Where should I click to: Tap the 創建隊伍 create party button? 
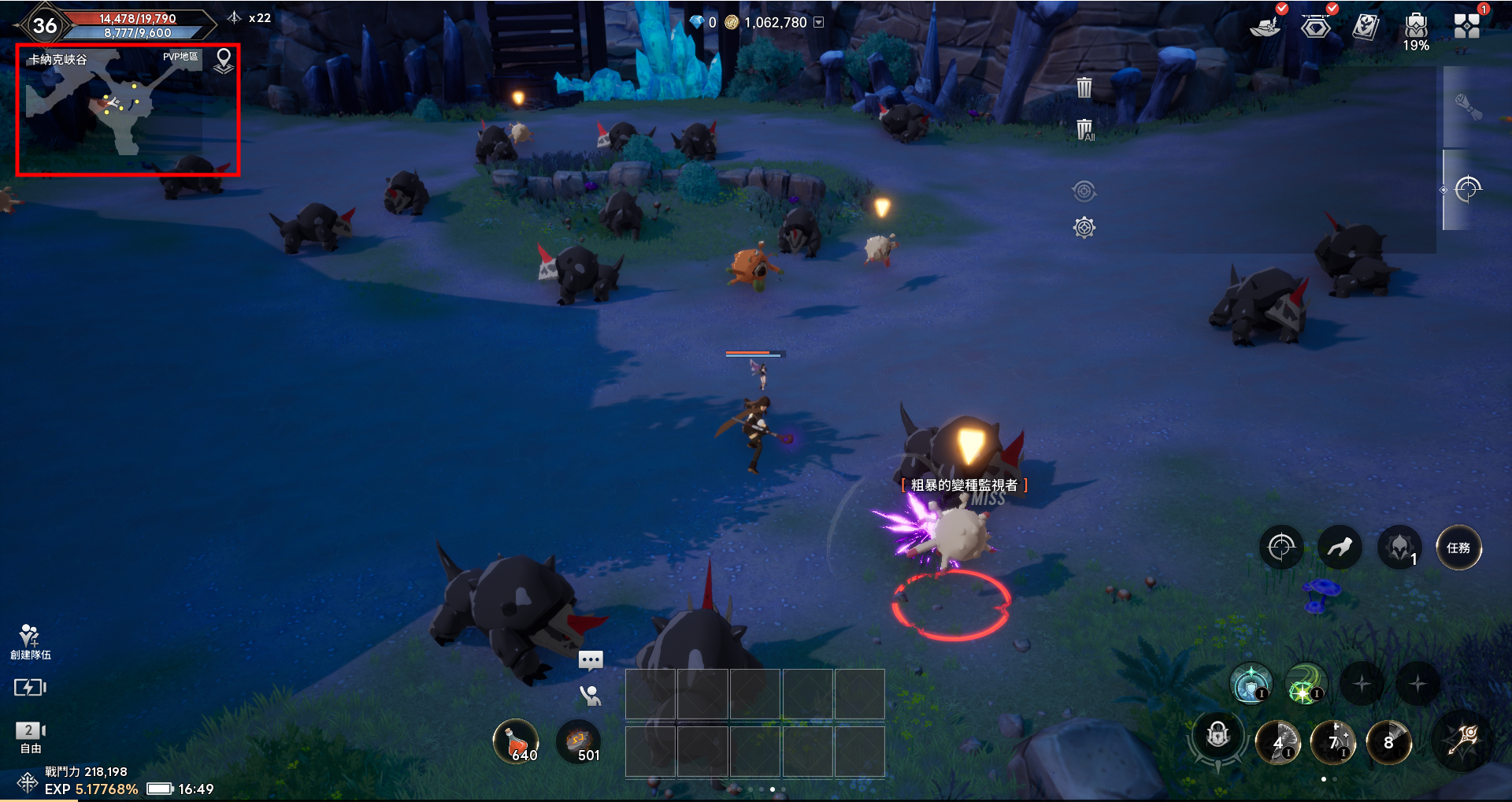click(x=30, y=641)
